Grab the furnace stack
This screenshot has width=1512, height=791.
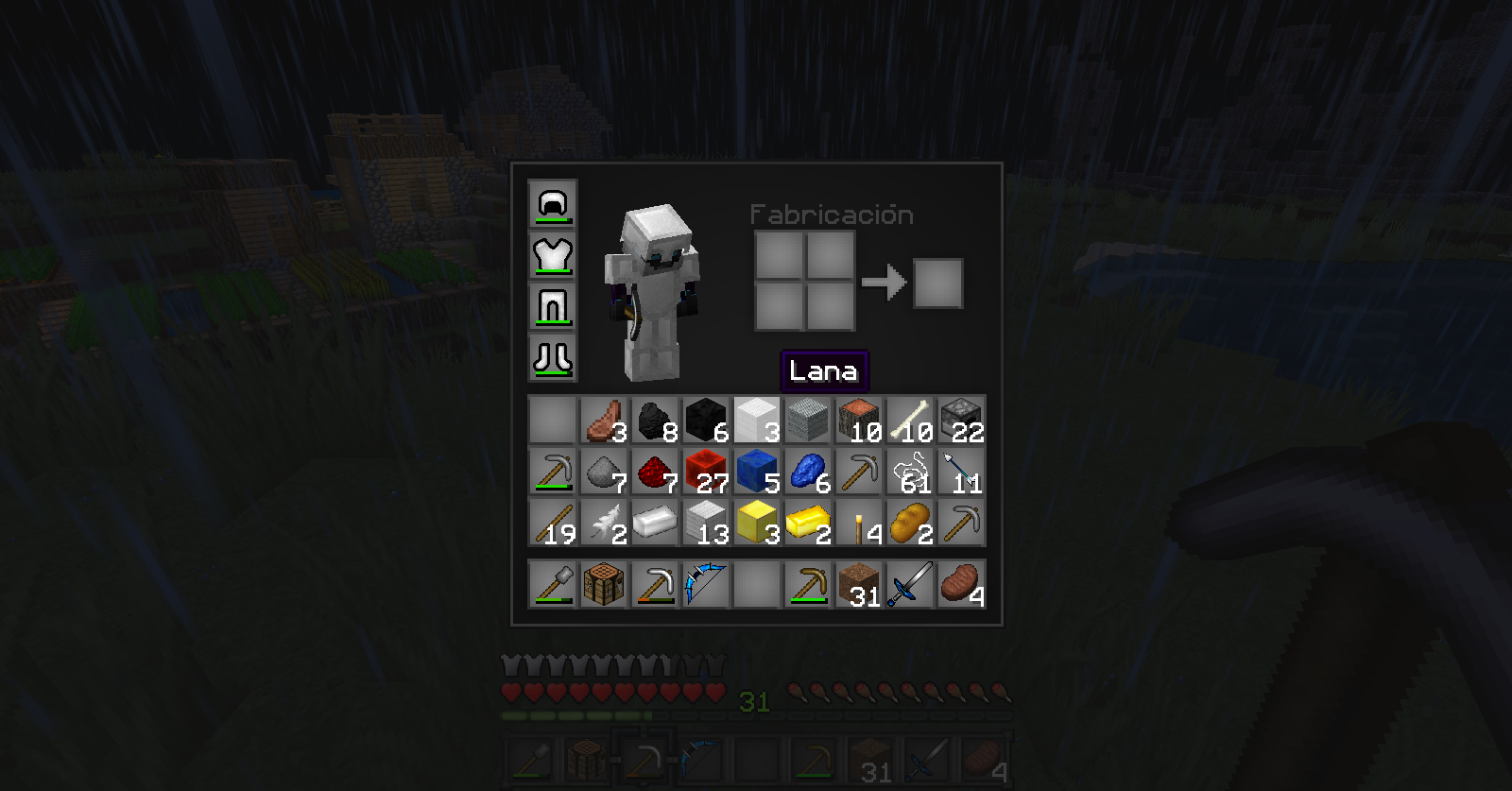click(961, 420)
